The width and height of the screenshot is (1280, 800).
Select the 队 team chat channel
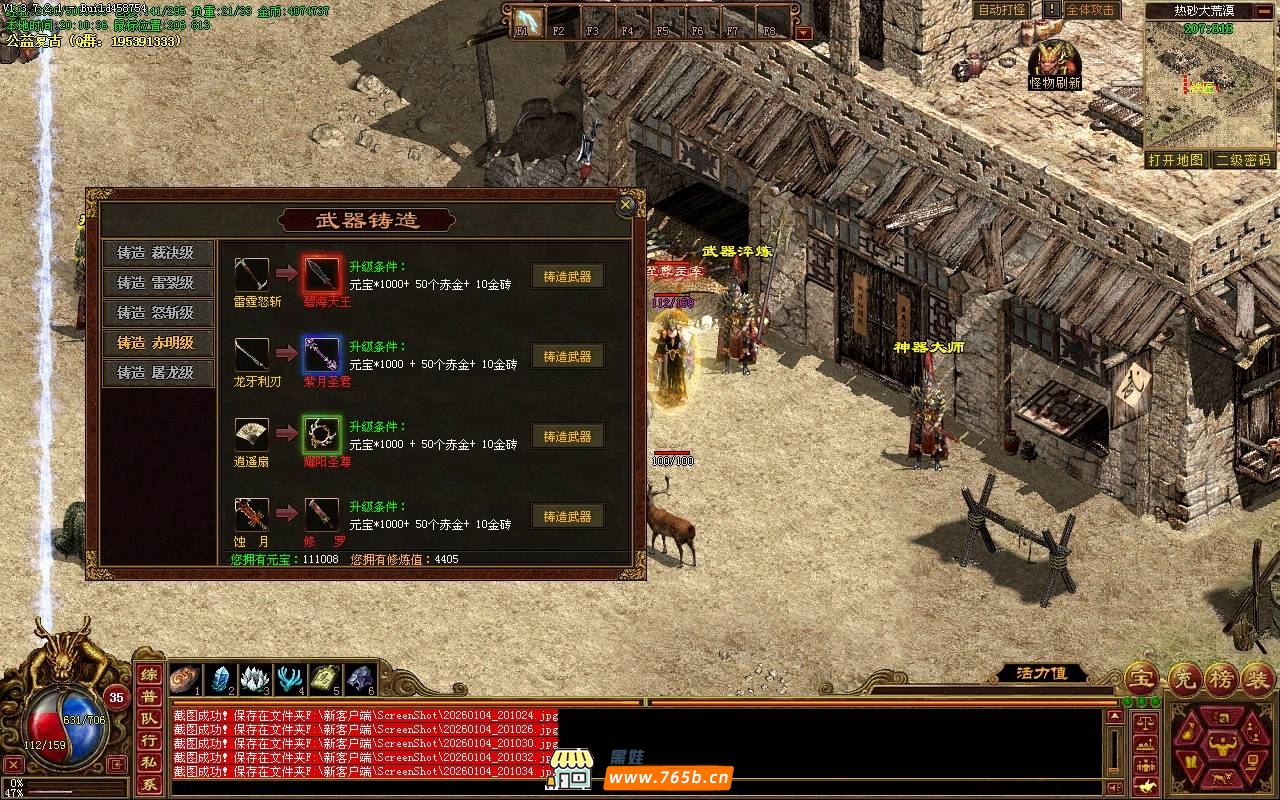[x=148, y=718]
